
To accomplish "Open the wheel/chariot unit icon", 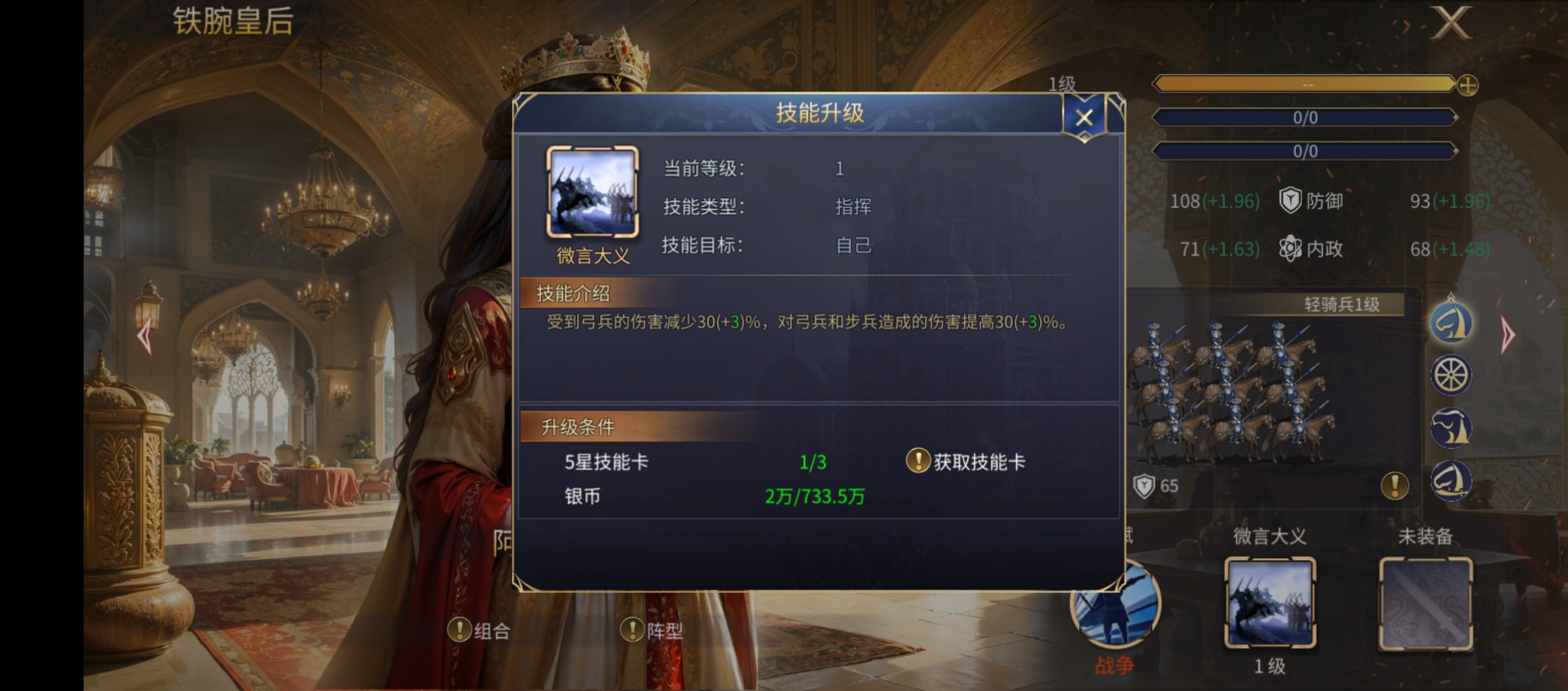I will click(1451, 375).
